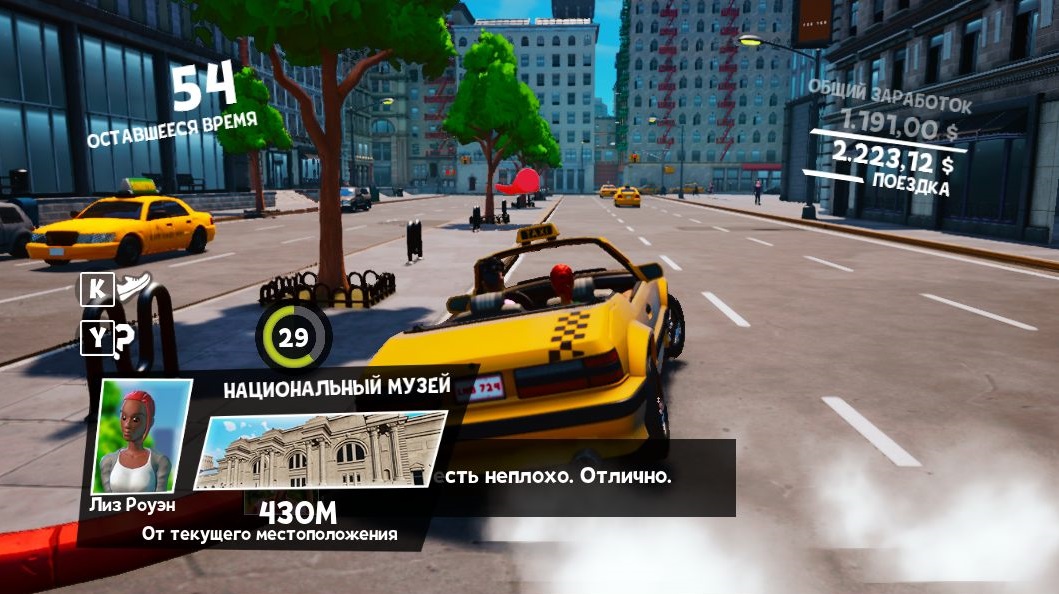Click Liz Rowan's passenger portrait
Viewport: 1059px width, 594px height.
141,436
